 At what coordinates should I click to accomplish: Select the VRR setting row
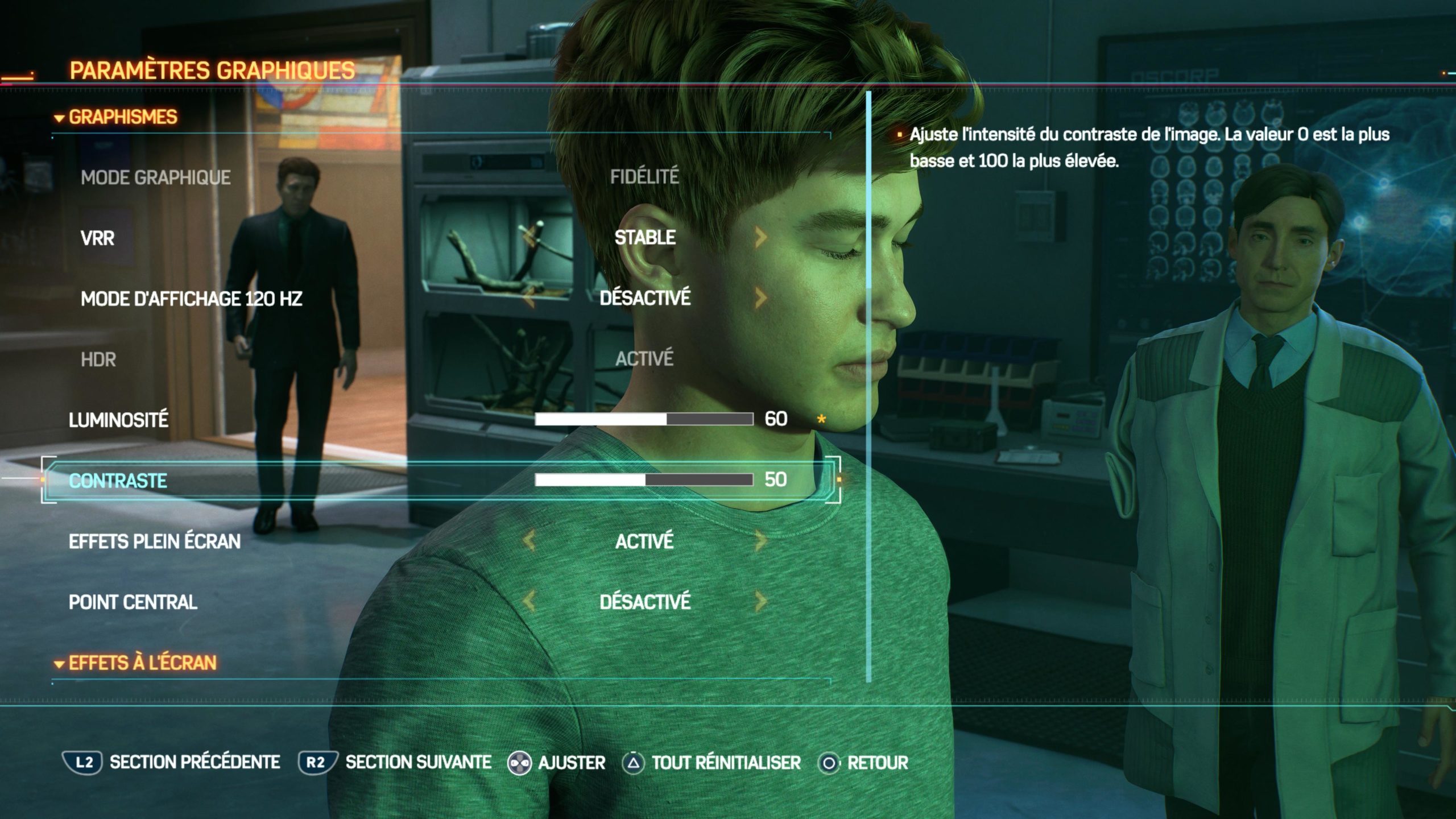97,238
